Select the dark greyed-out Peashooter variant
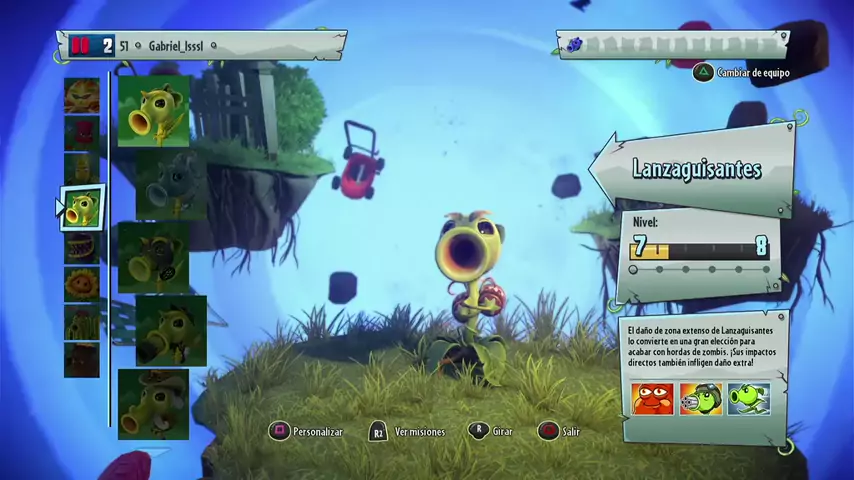 pyautogui.click(x=171, y=184)
